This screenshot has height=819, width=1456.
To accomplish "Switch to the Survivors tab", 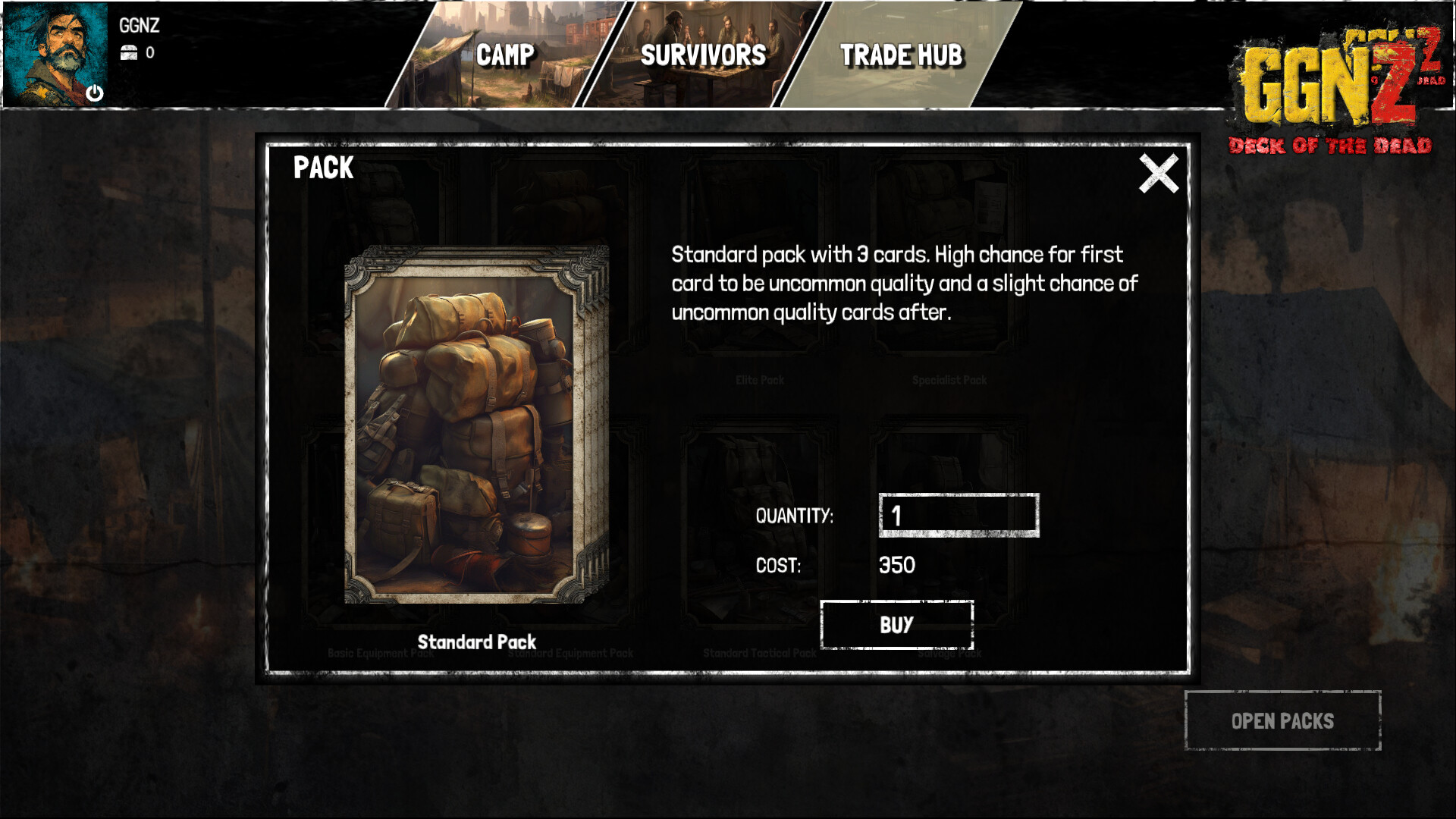I will (x=703, y=55).
